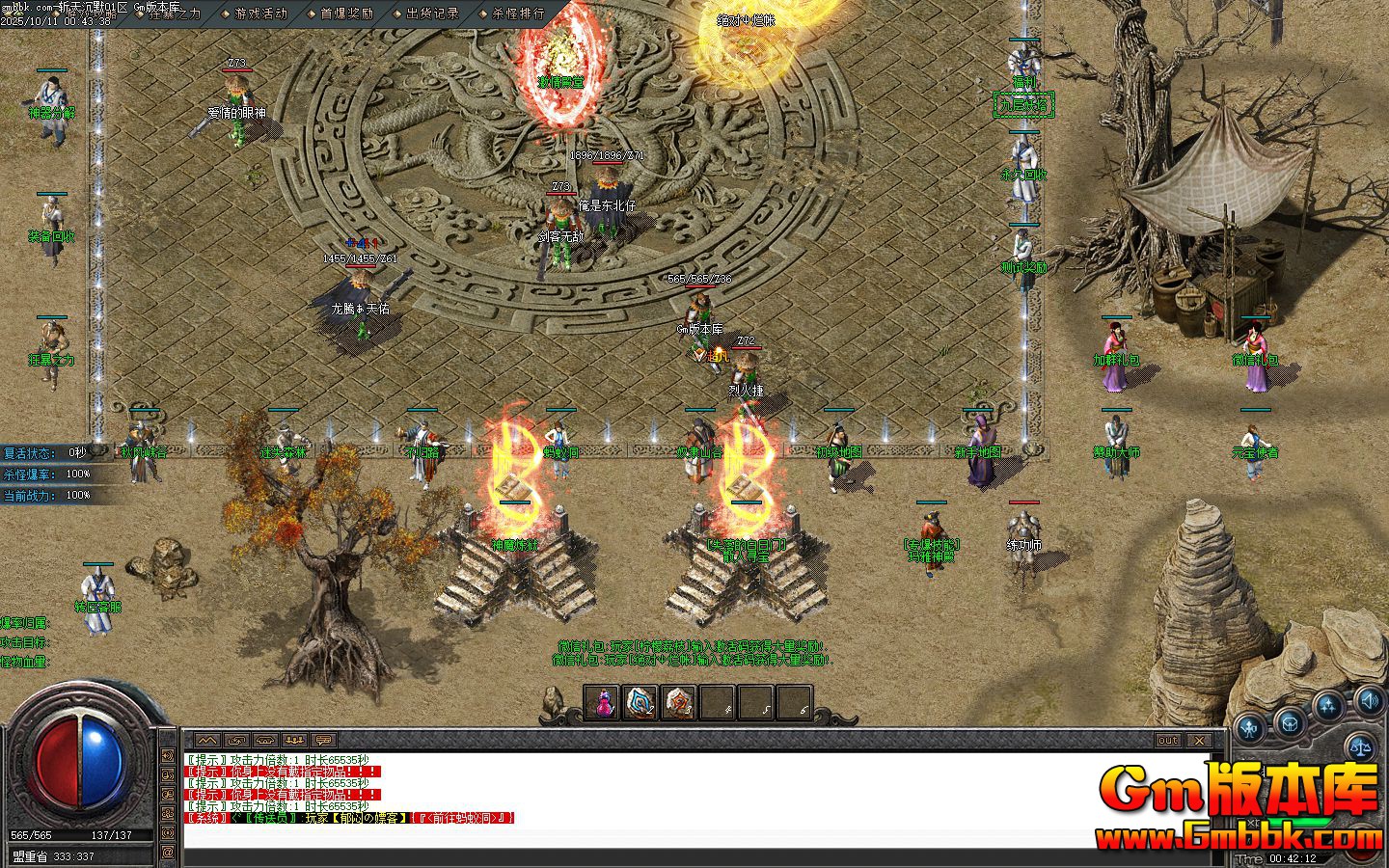Image resolution: width=1389 pixels, height=868 pixels.
Task: Toggle sound with the speaker icon
Action: 1368,699
